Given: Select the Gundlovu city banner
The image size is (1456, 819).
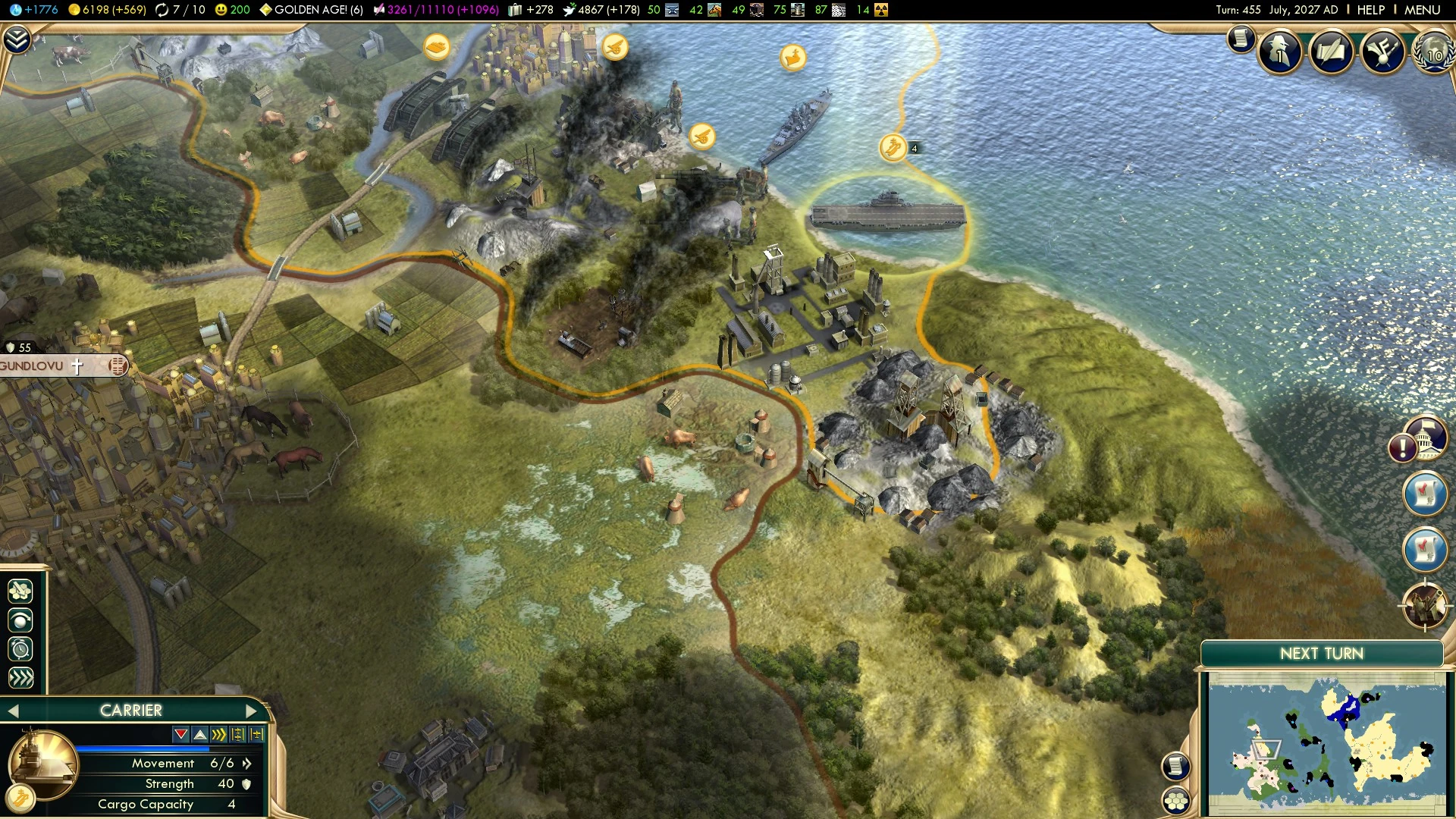Looking at the screenshot, I should [x=45, y=366].
